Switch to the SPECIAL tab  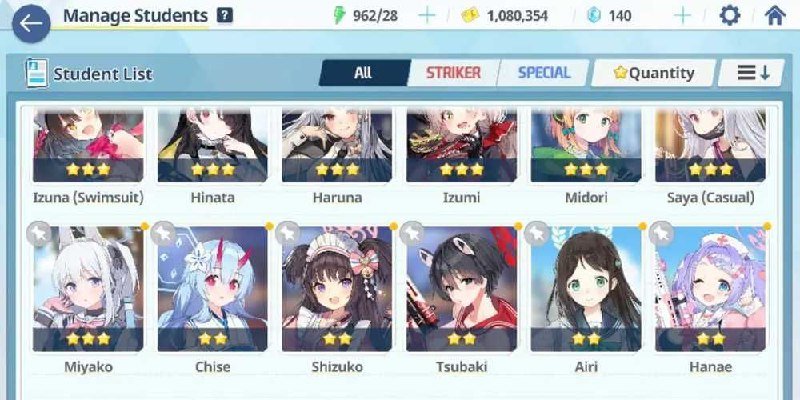click(544, 73)
